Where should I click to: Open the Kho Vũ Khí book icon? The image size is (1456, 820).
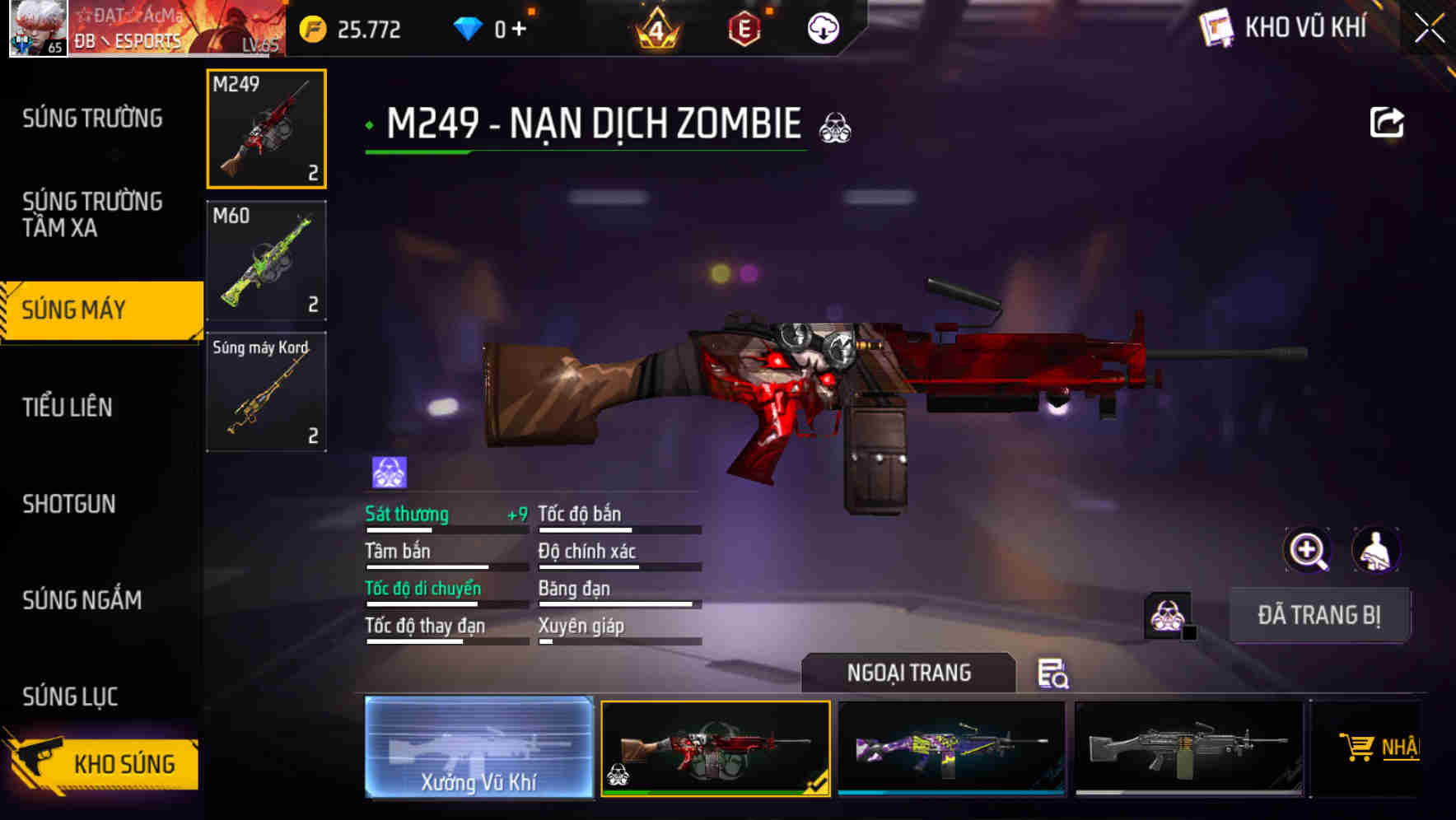[1216, 29]
